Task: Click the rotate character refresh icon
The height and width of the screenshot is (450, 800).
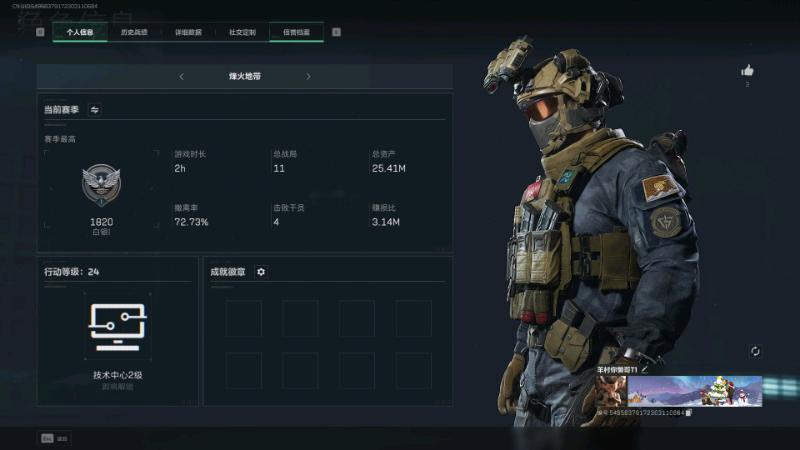Action: click(x=755, y=351)
